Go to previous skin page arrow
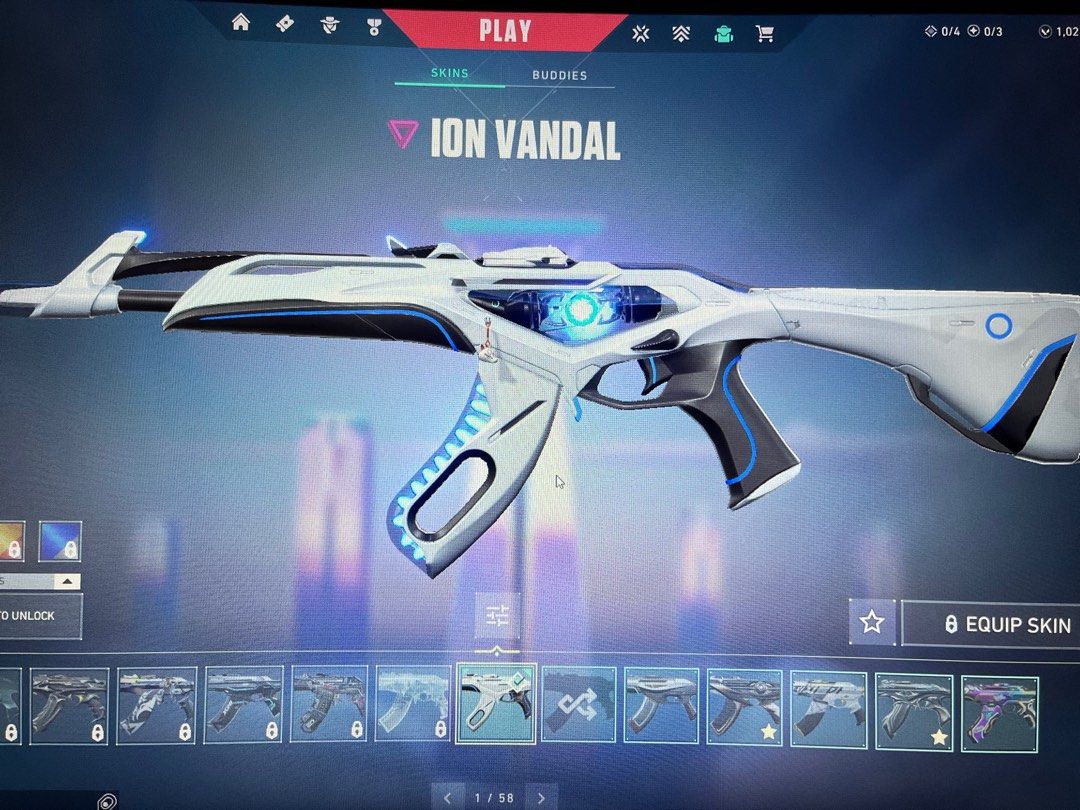This screenshot has height=810, width=1080. tap(448, 797)
